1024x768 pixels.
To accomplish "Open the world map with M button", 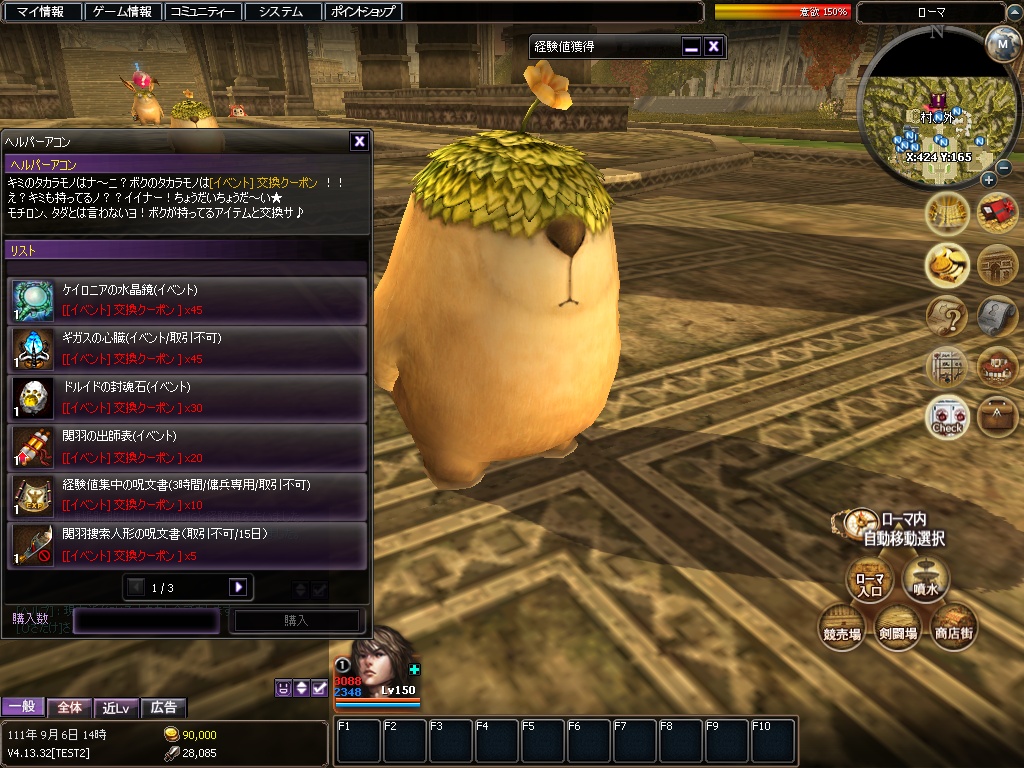I will (1001, 43).
